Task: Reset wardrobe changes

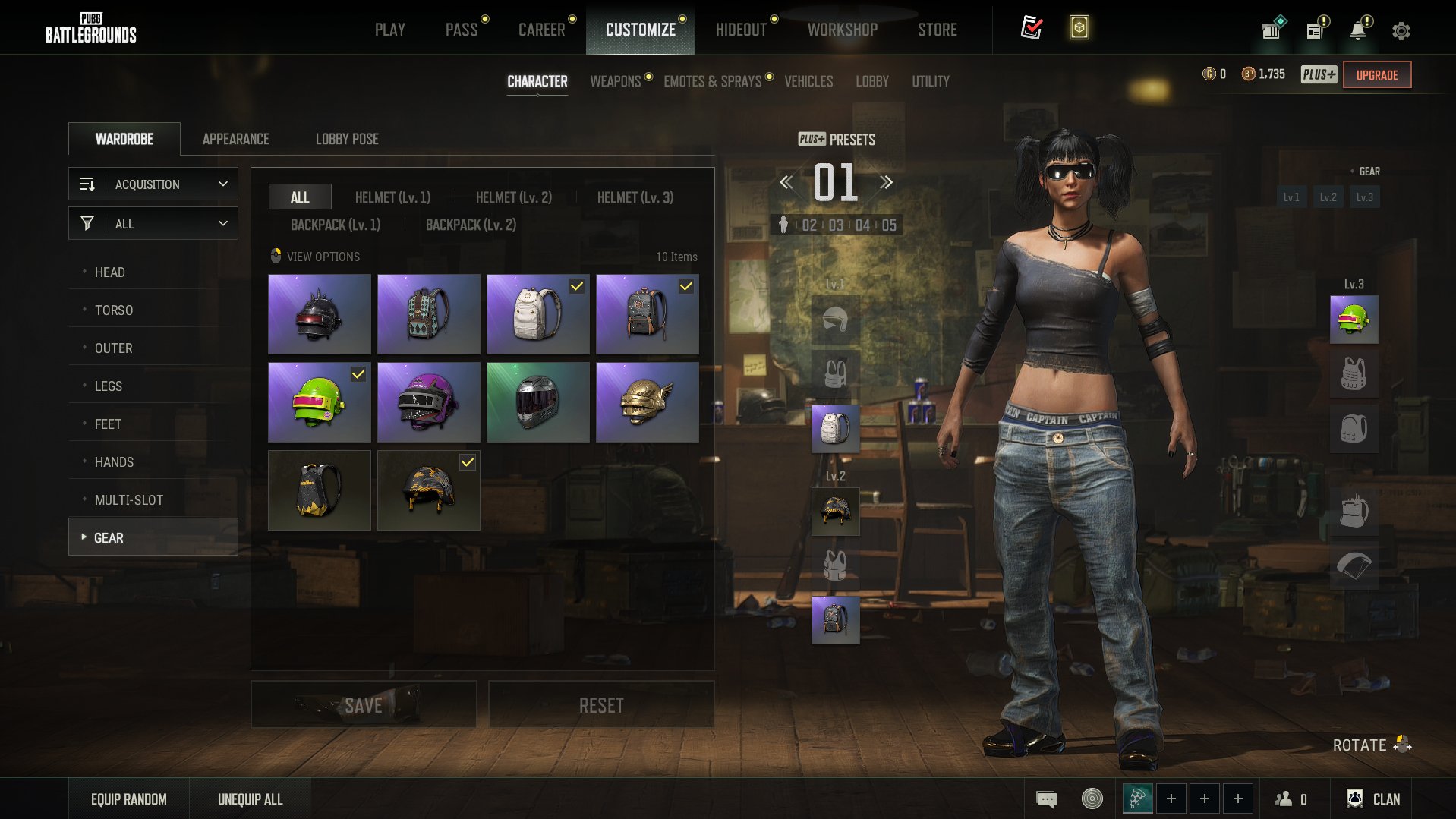Action: (x=600, y=705)
